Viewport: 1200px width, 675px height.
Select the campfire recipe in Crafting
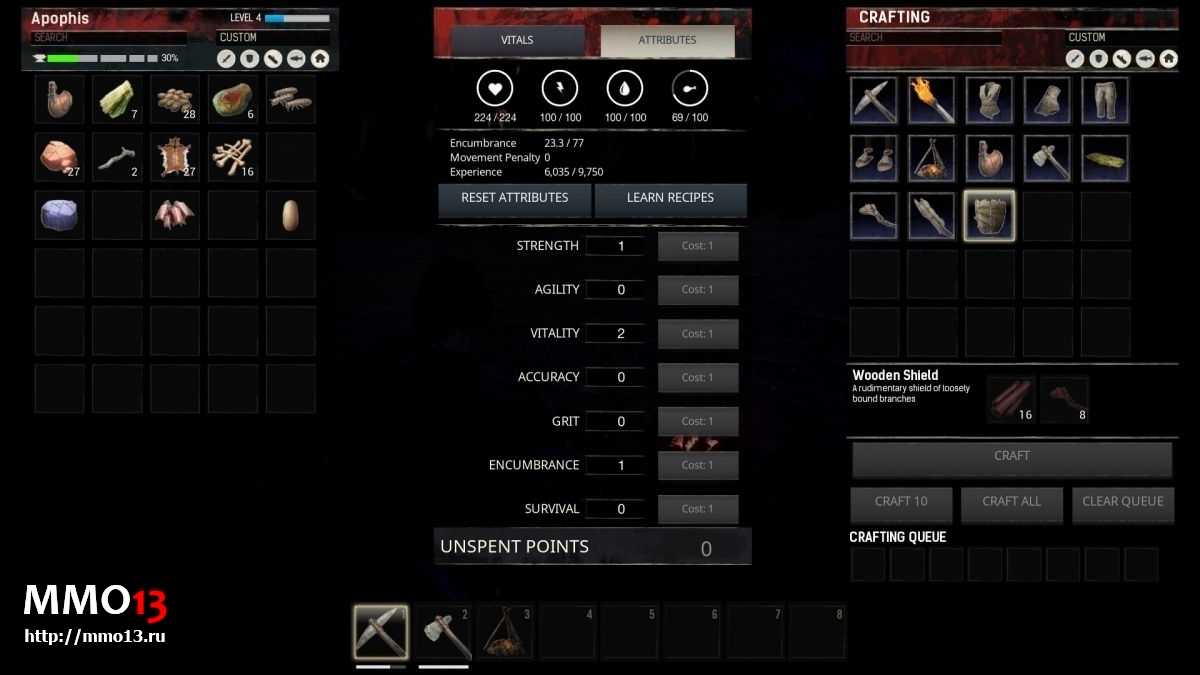pyautogui.click(x=931, y=158)
